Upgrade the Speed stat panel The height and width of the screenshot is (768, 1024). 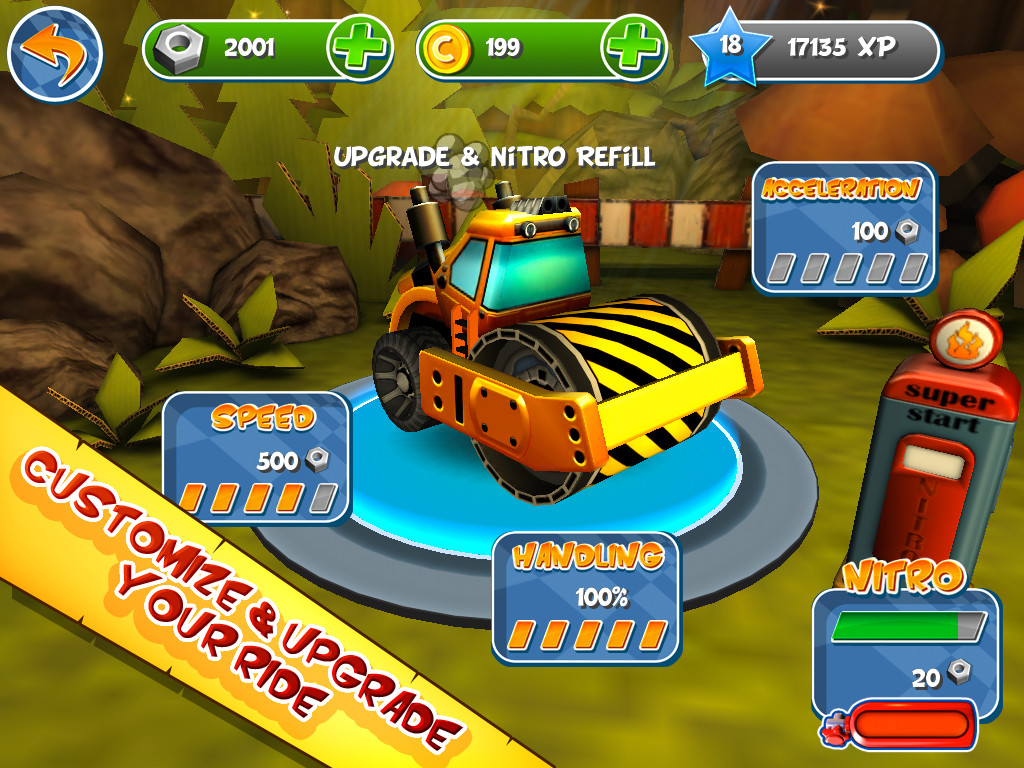[256, 458]
